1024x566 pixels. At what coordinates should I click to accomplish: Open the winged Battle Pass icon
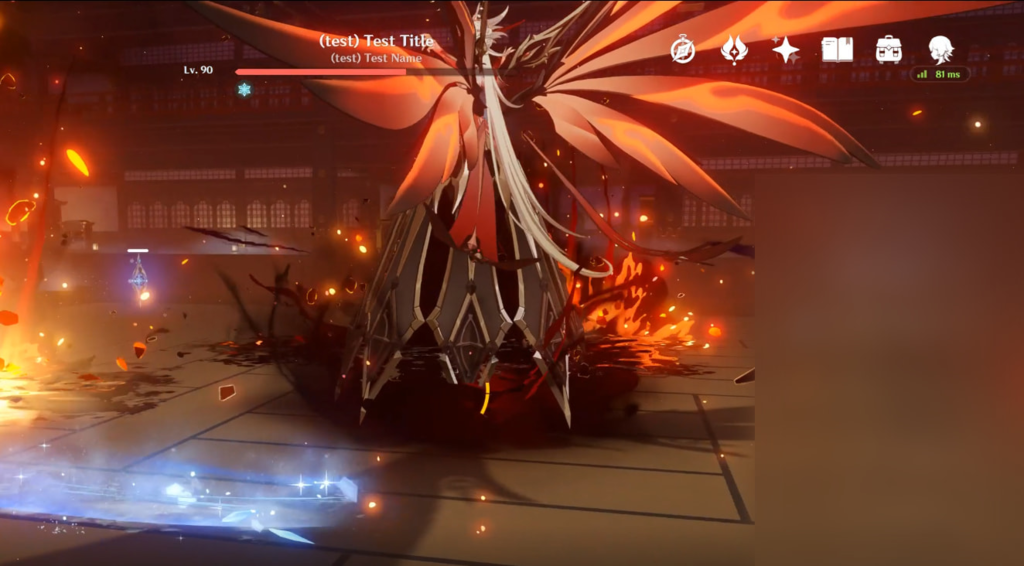point(734,50)
